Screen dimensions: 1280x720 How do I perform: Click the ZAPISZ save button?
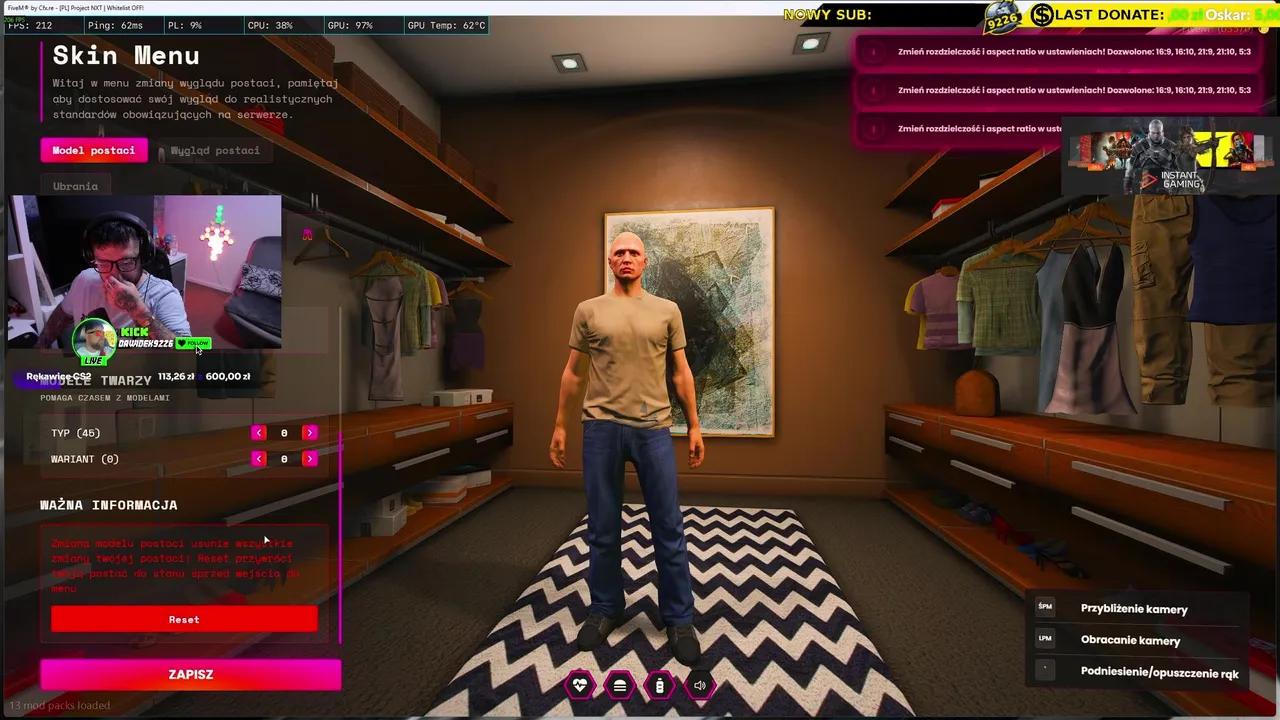pos(190,674)
